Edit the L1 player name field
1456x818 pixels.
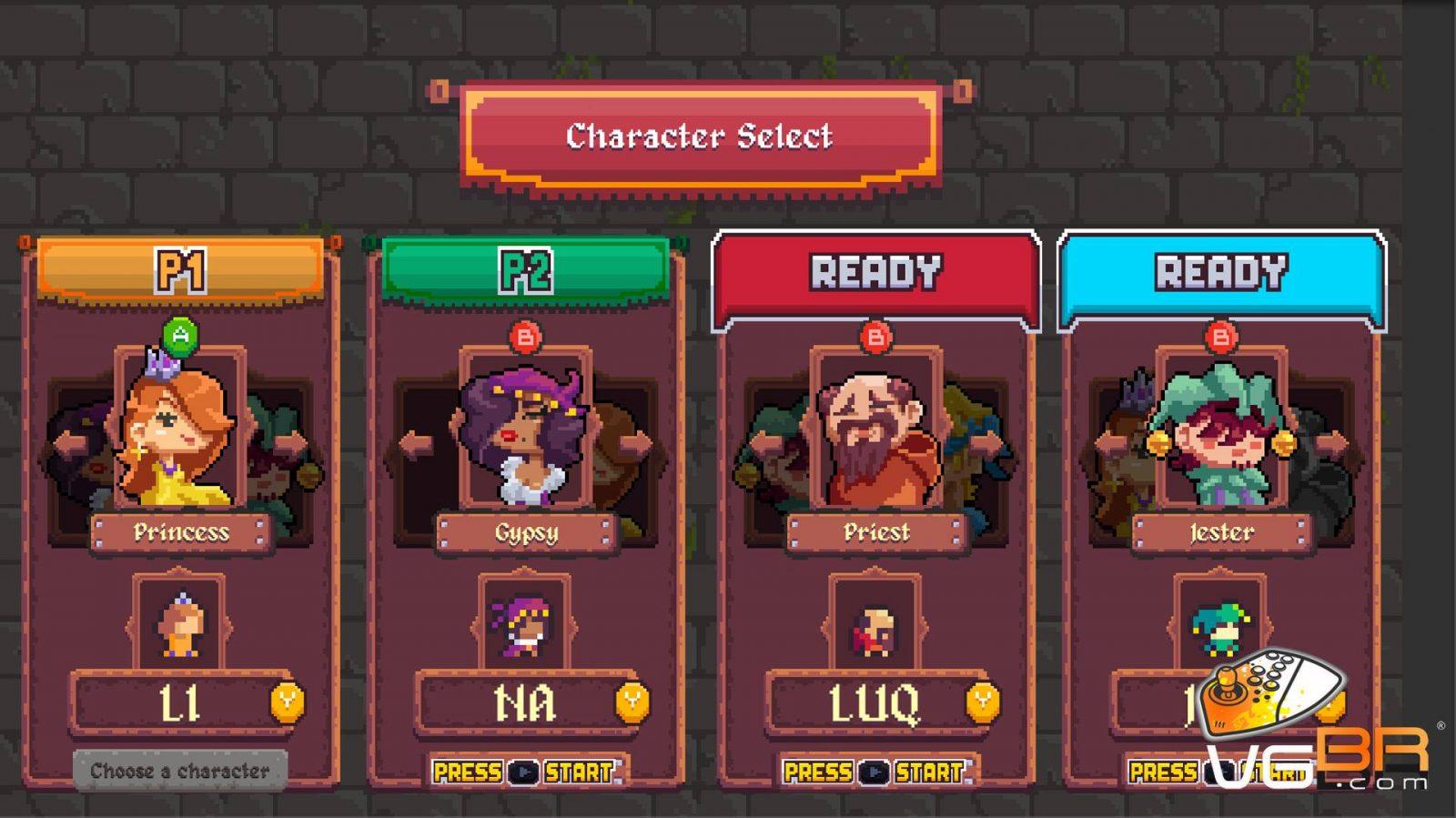point(178,703)
